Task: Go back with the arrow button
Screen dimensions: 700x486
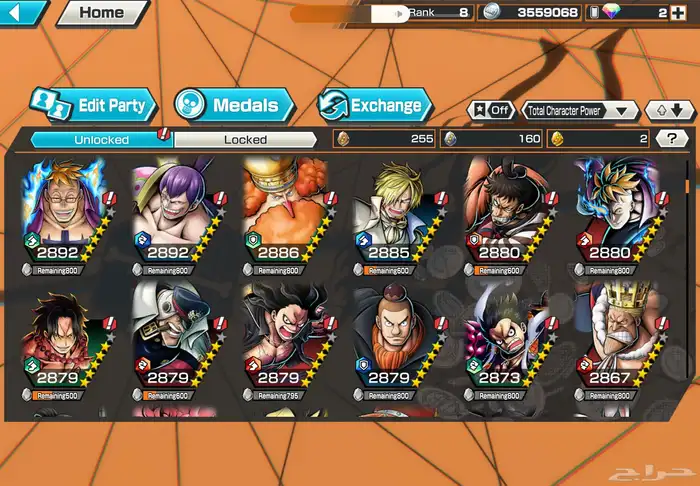Action: coord(22,13)
